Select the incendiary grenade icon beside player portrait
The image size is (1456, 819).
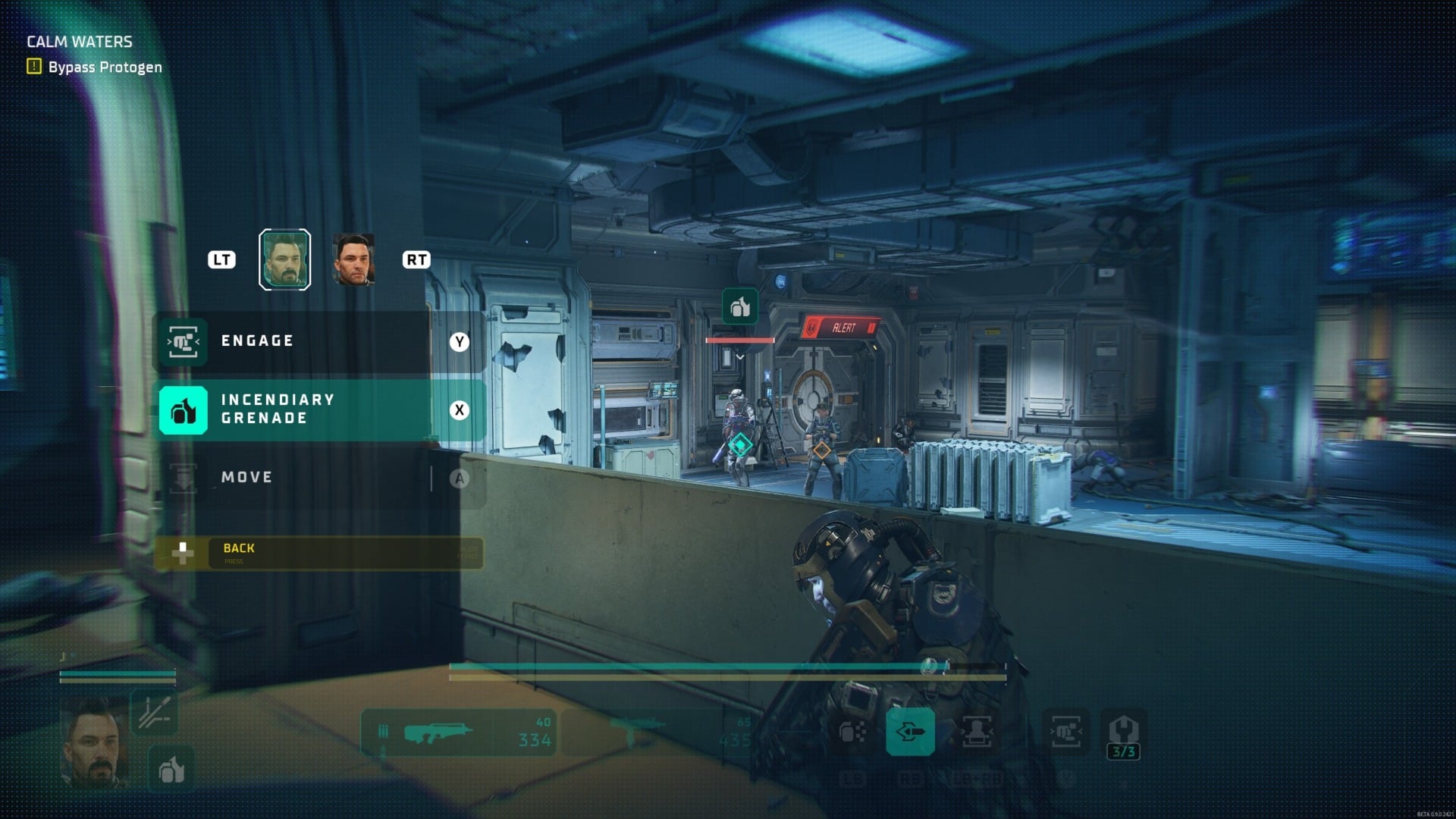point(171,769)
